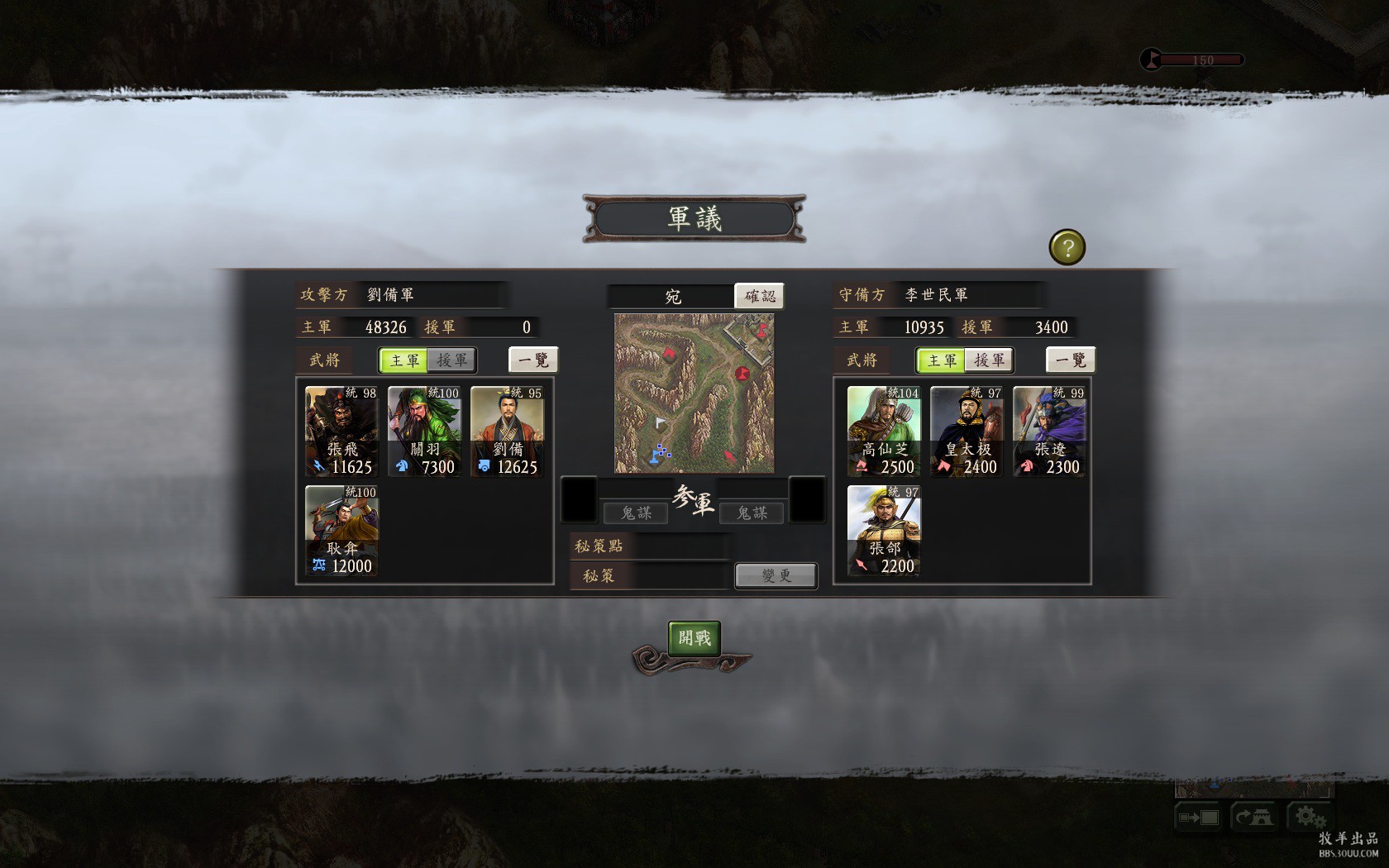This screenshot has width=1389, height=868.
Task: Start the battle with 開戰 button
Action: point(694,638)
